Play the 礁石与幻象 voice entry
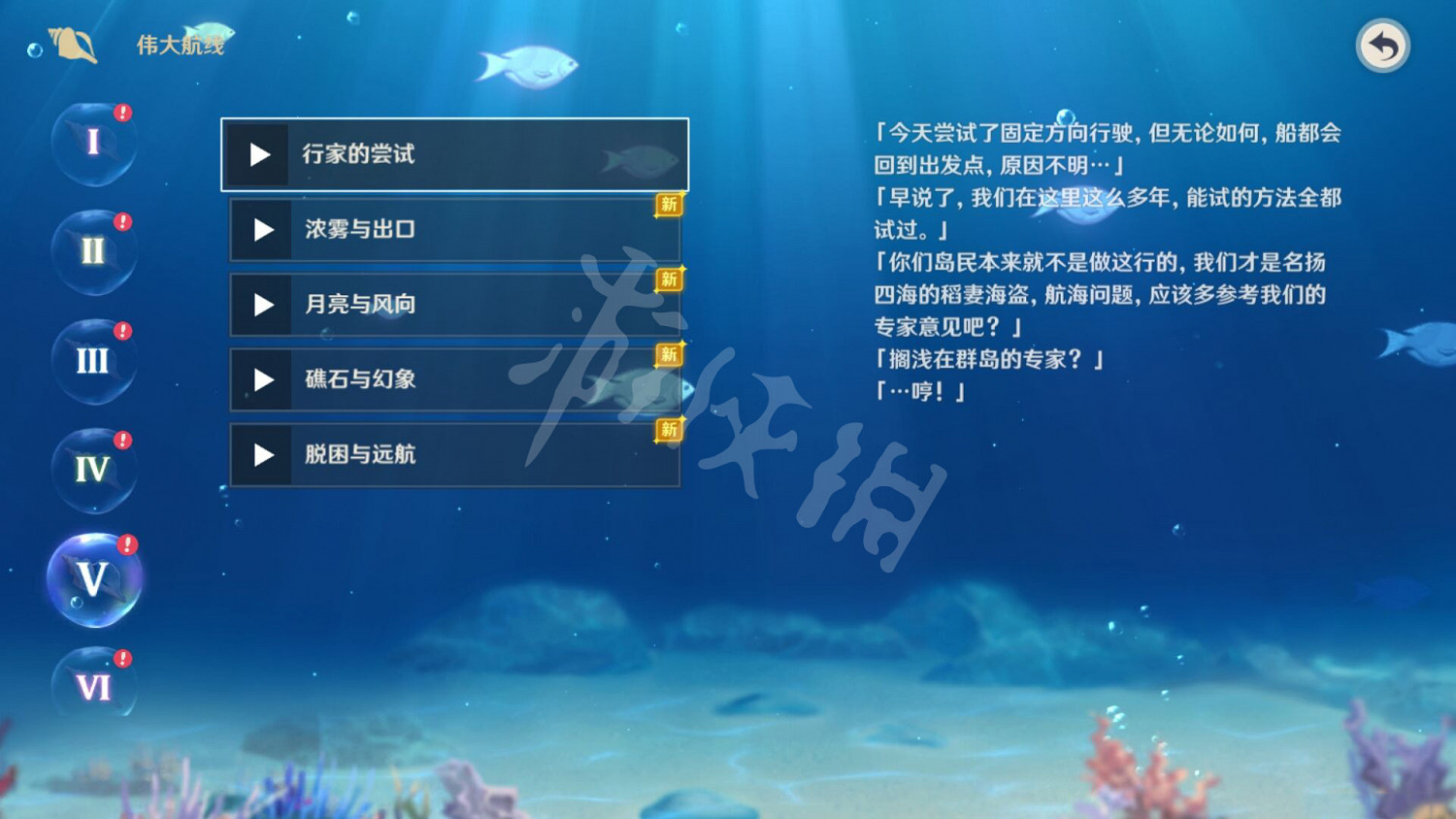Viewport: 1456px width, 819px height. click(261, 380)
